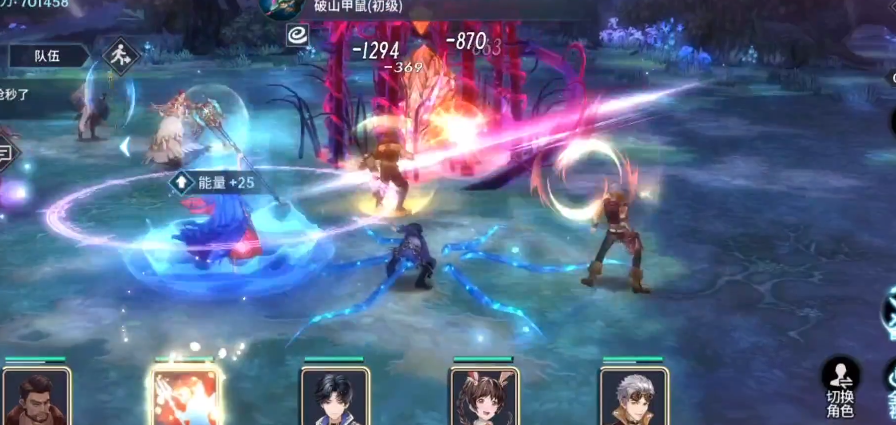Select the 破山甲鼠 boss portrait
Viewport: 896px width, 425px height.
click(280, 8)
